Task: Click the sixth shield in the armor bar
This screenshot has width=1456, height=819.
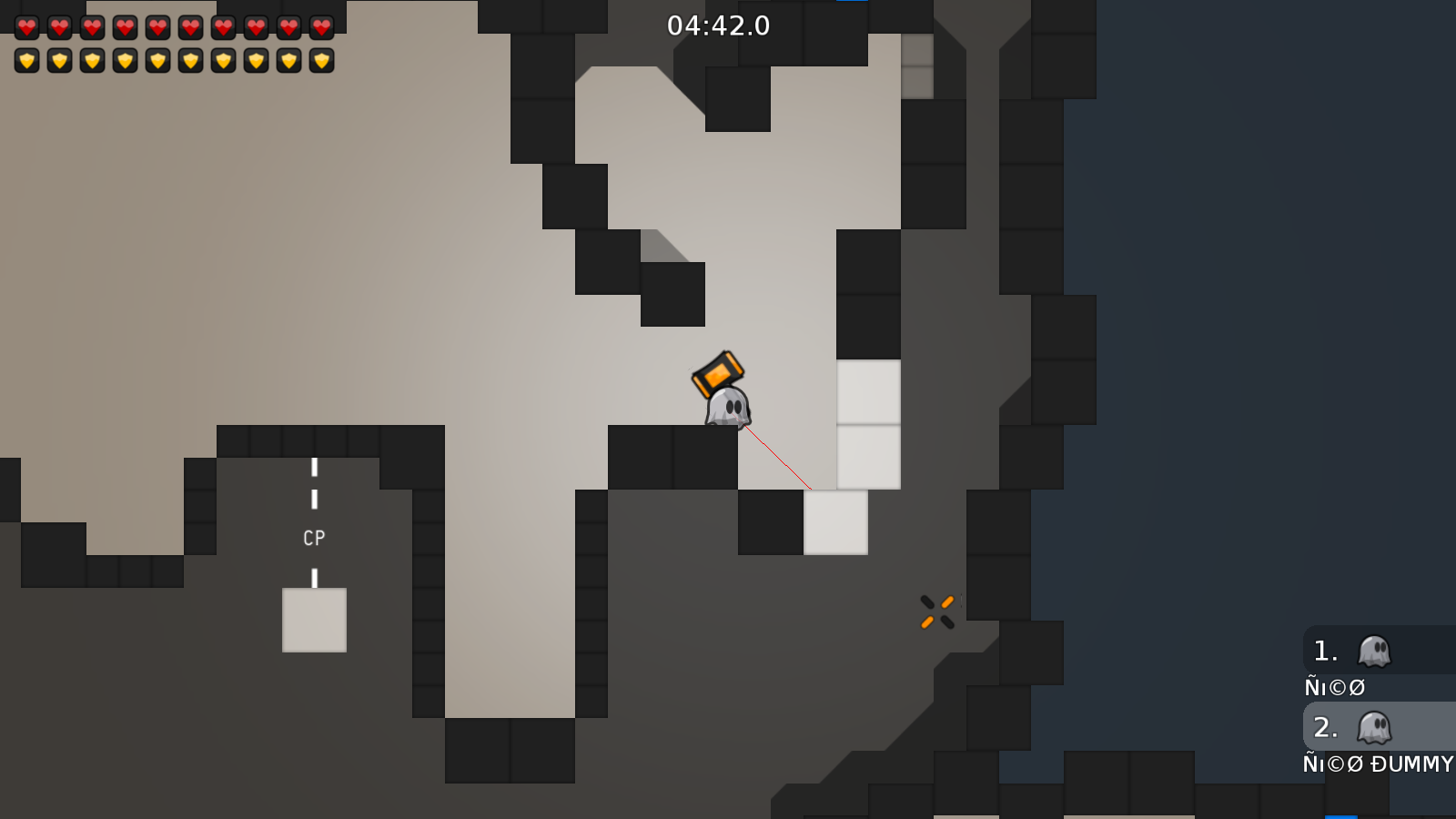Action: tap(190, 60)
